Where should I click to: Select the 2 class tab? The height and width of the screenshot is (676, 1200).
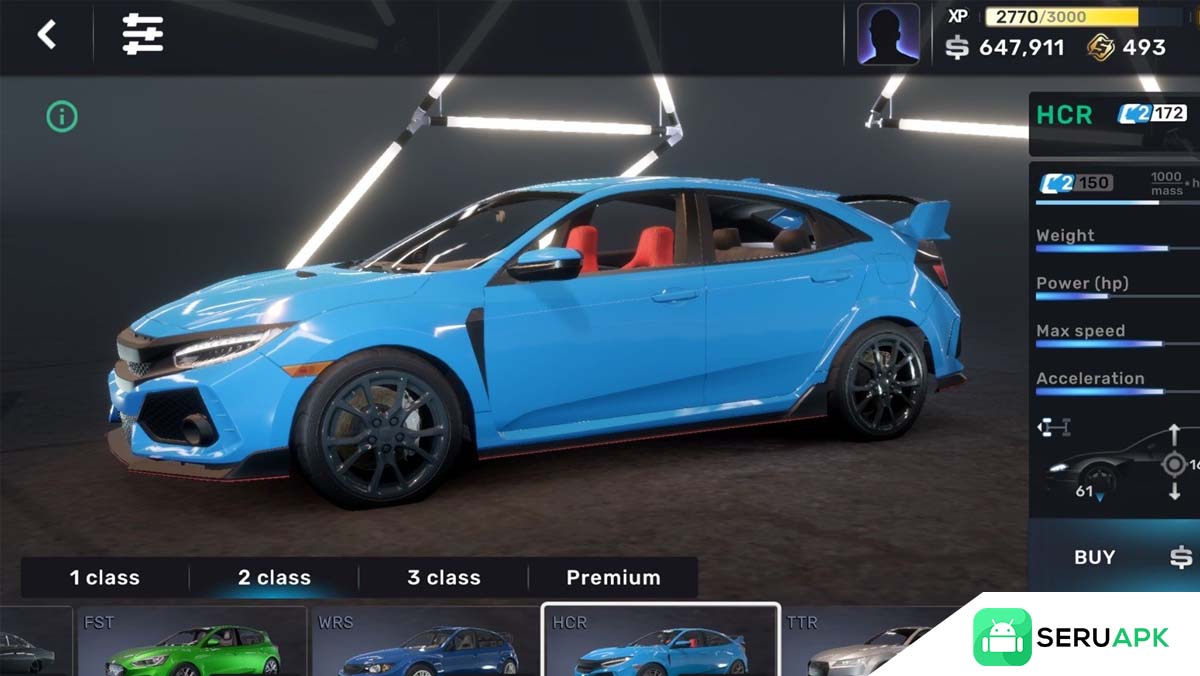274,577
